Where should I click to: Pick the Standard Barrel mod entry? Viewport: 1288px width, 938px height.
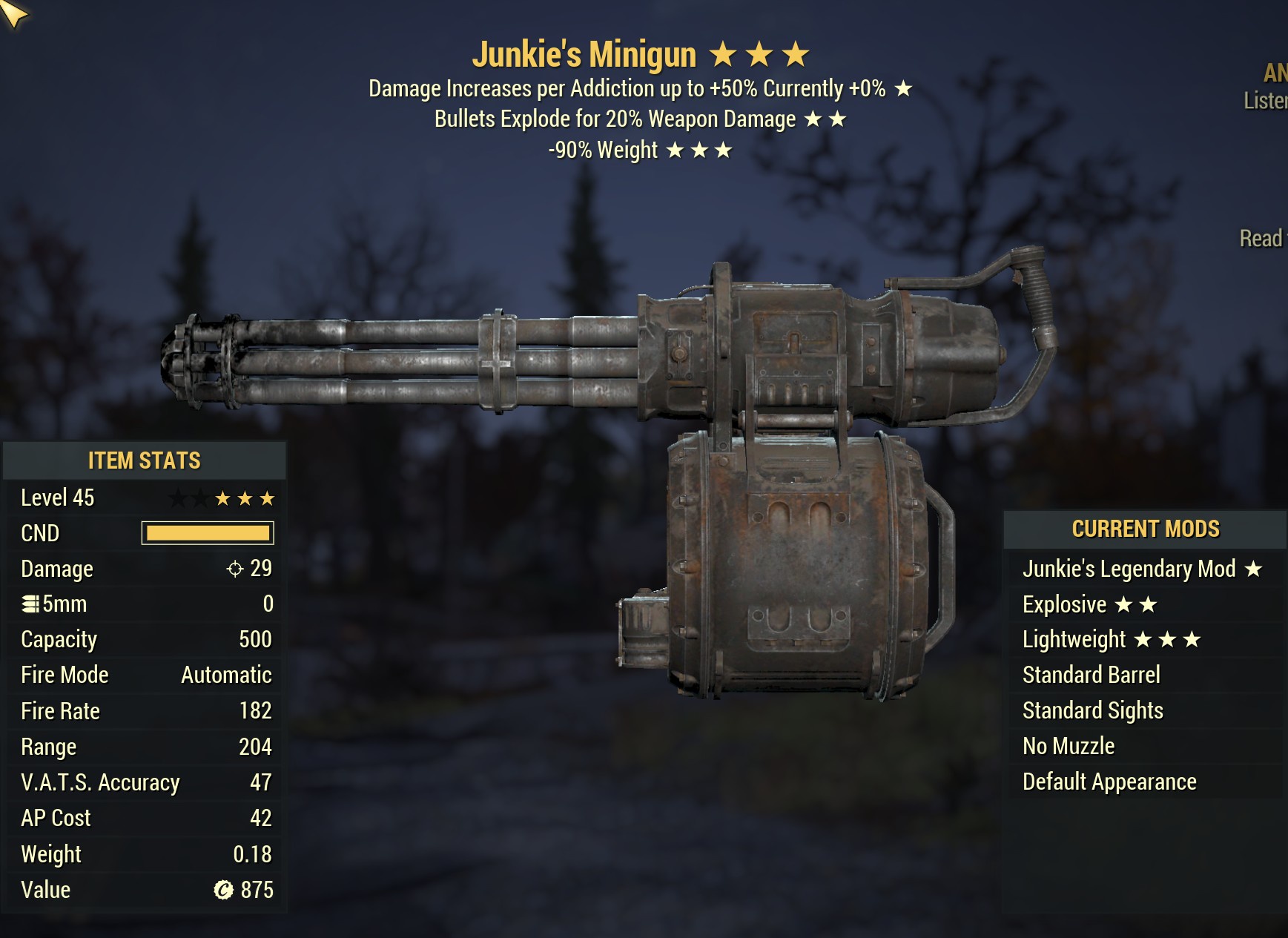click(x=1091, y=675)
